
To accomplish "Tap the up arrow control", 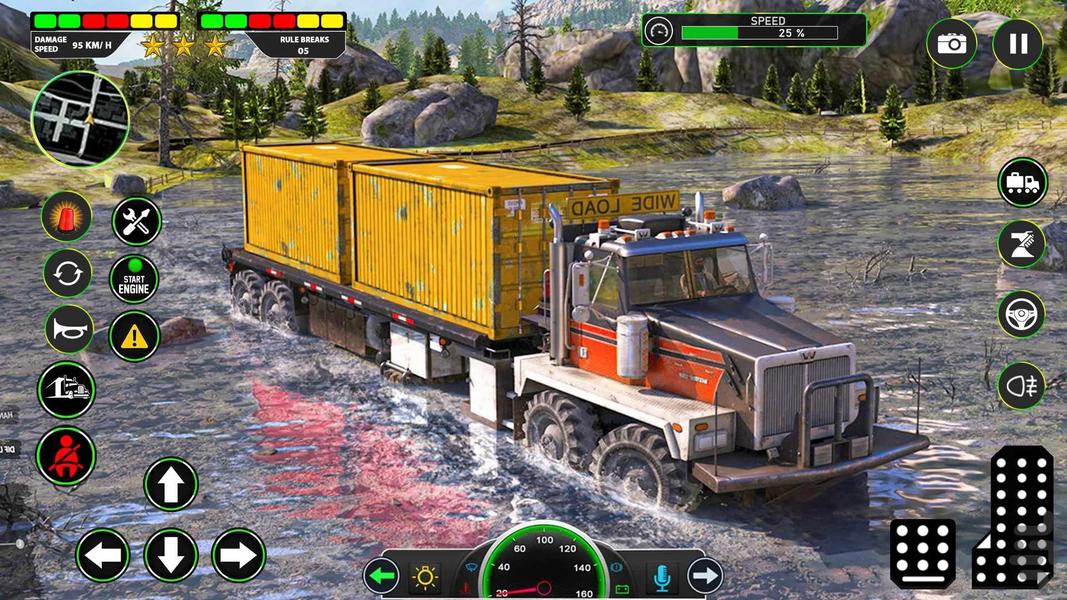I will coord(171,484).
